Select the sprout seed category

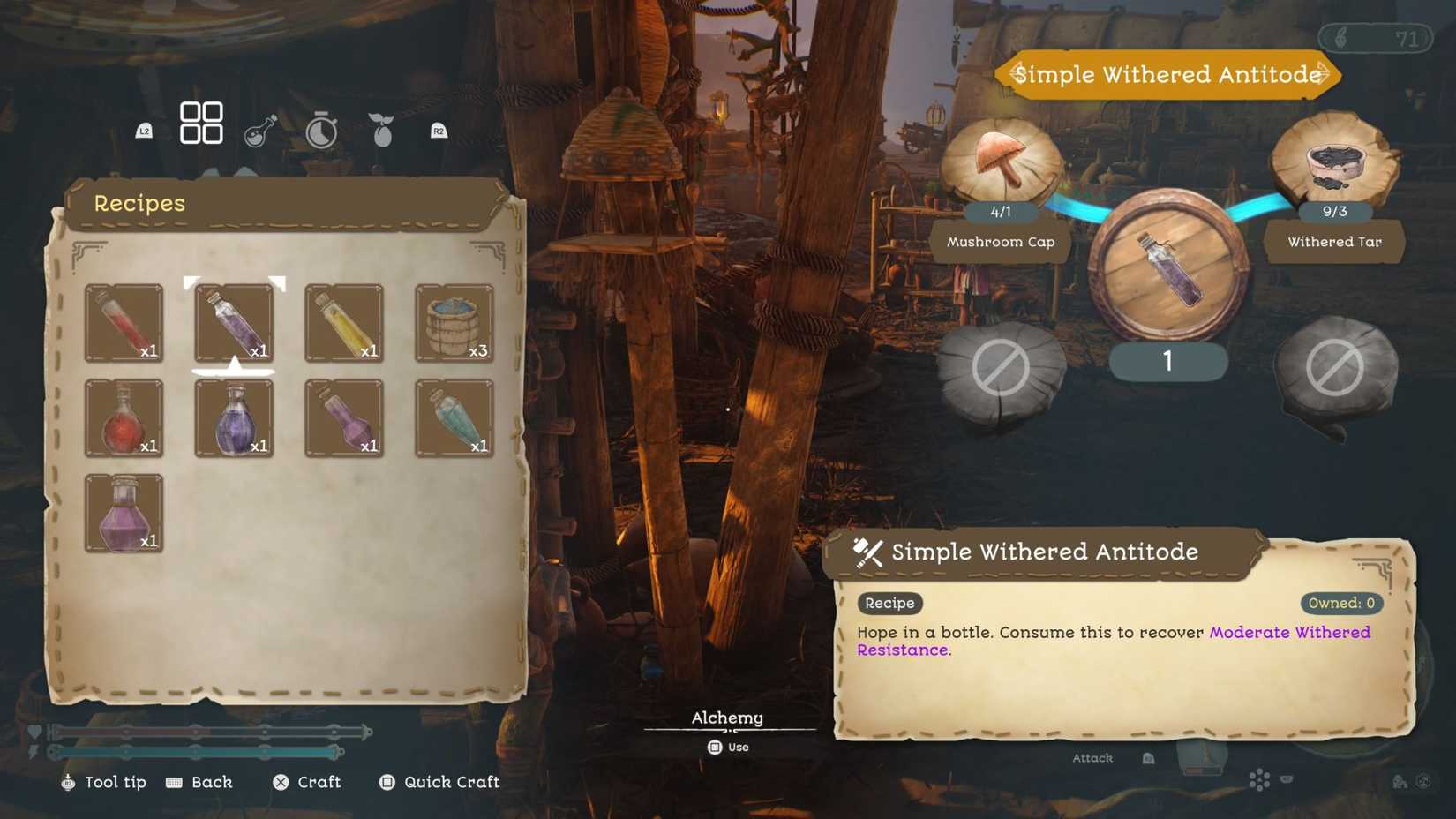tap(380, 129)
